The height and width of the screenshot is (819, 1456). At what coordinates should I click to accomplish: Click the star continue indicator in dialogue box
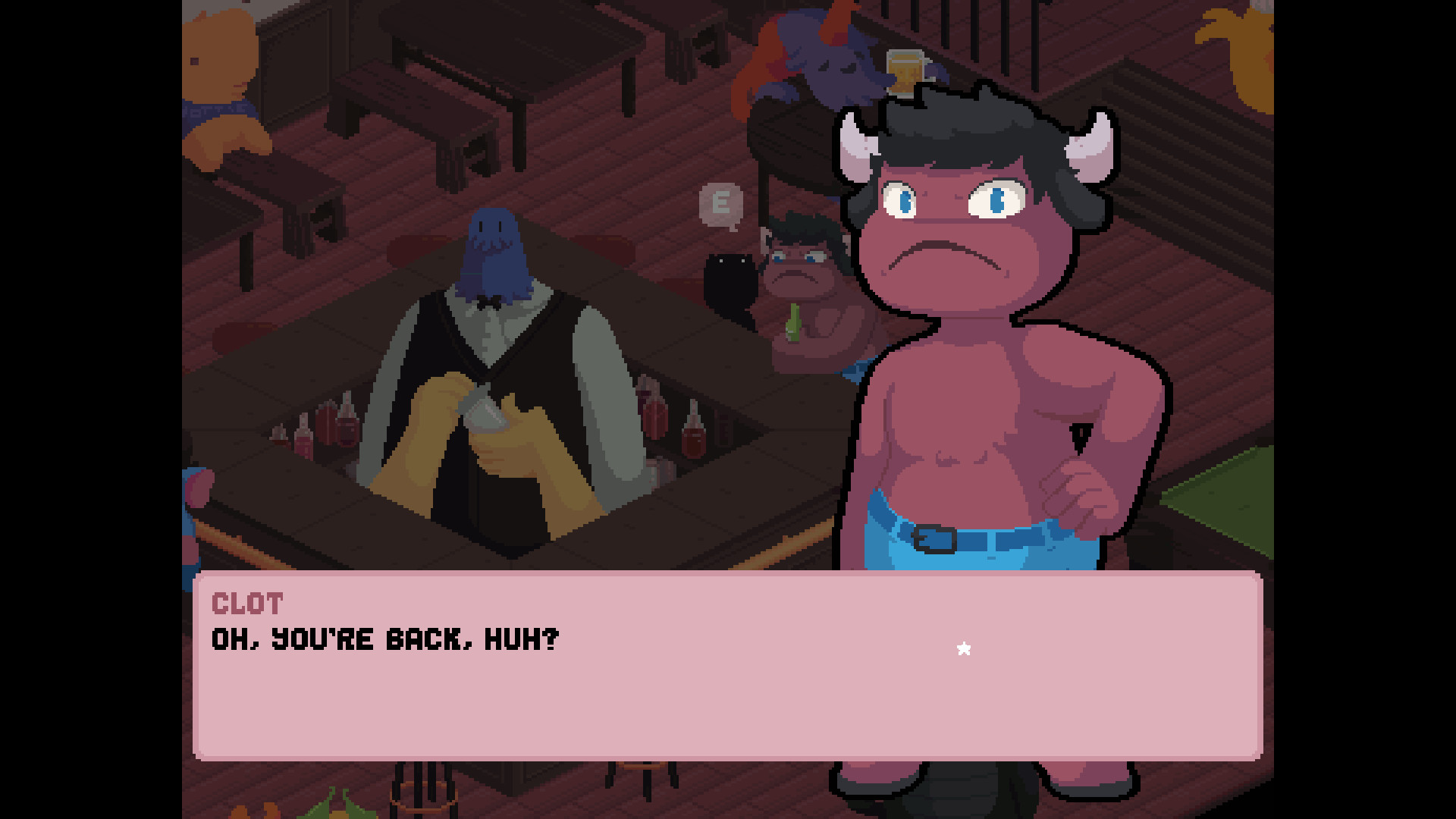[x=965, y=649]
